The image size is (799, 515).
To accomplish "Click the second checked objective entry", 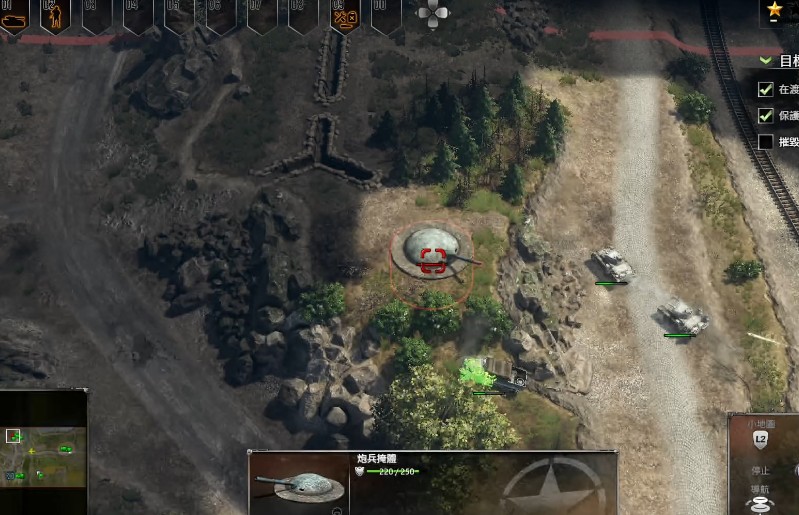I will (x=766, y=115).
